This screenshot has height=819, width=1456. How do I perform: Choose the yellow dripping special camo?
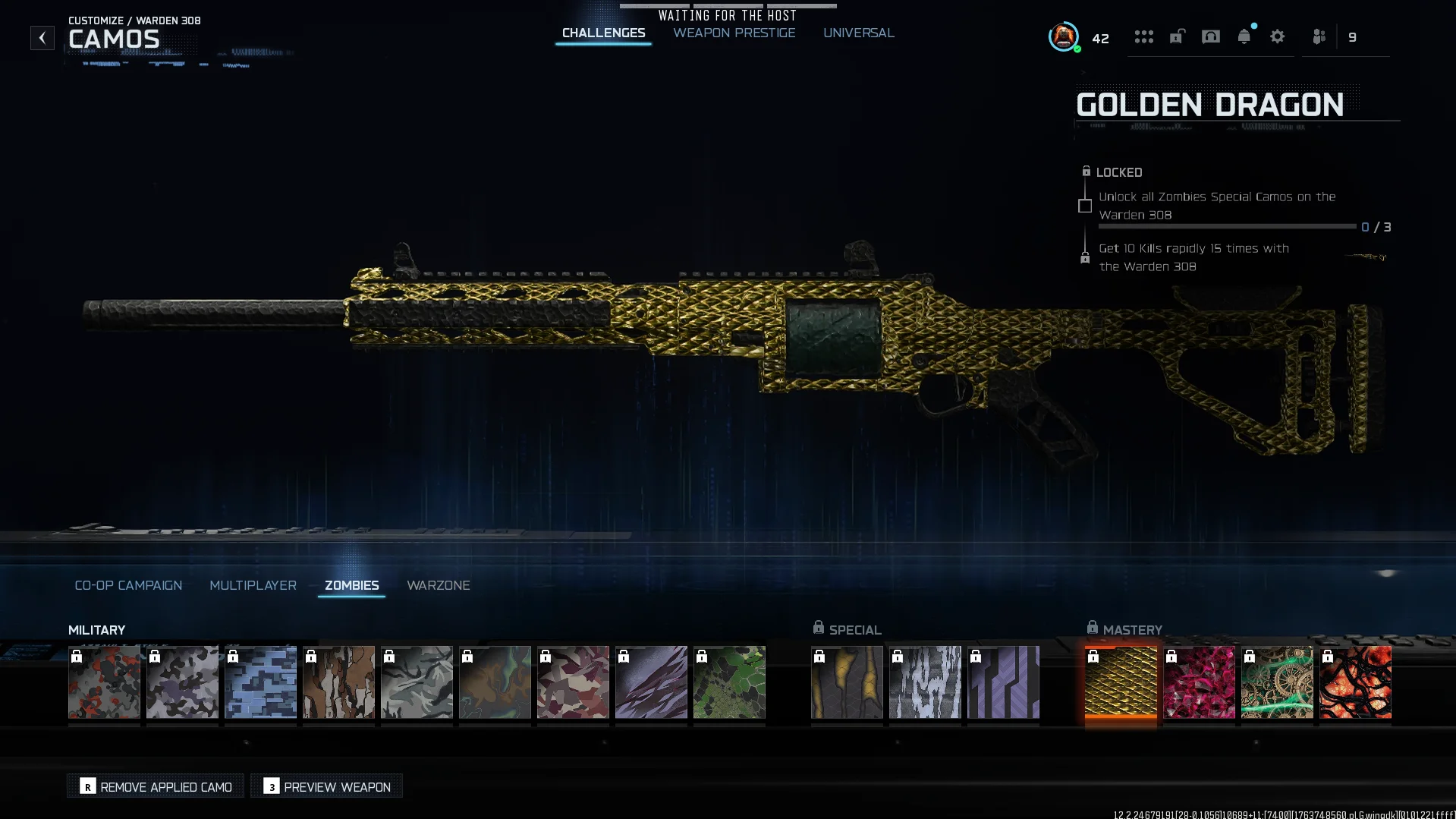coord(847,682)
